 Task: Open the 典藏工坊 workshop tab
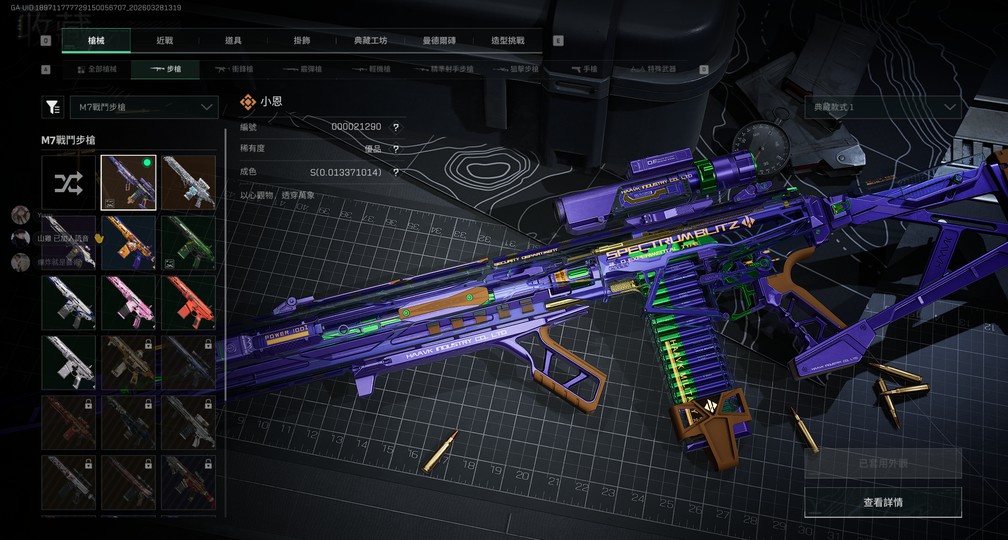[370, 41]
